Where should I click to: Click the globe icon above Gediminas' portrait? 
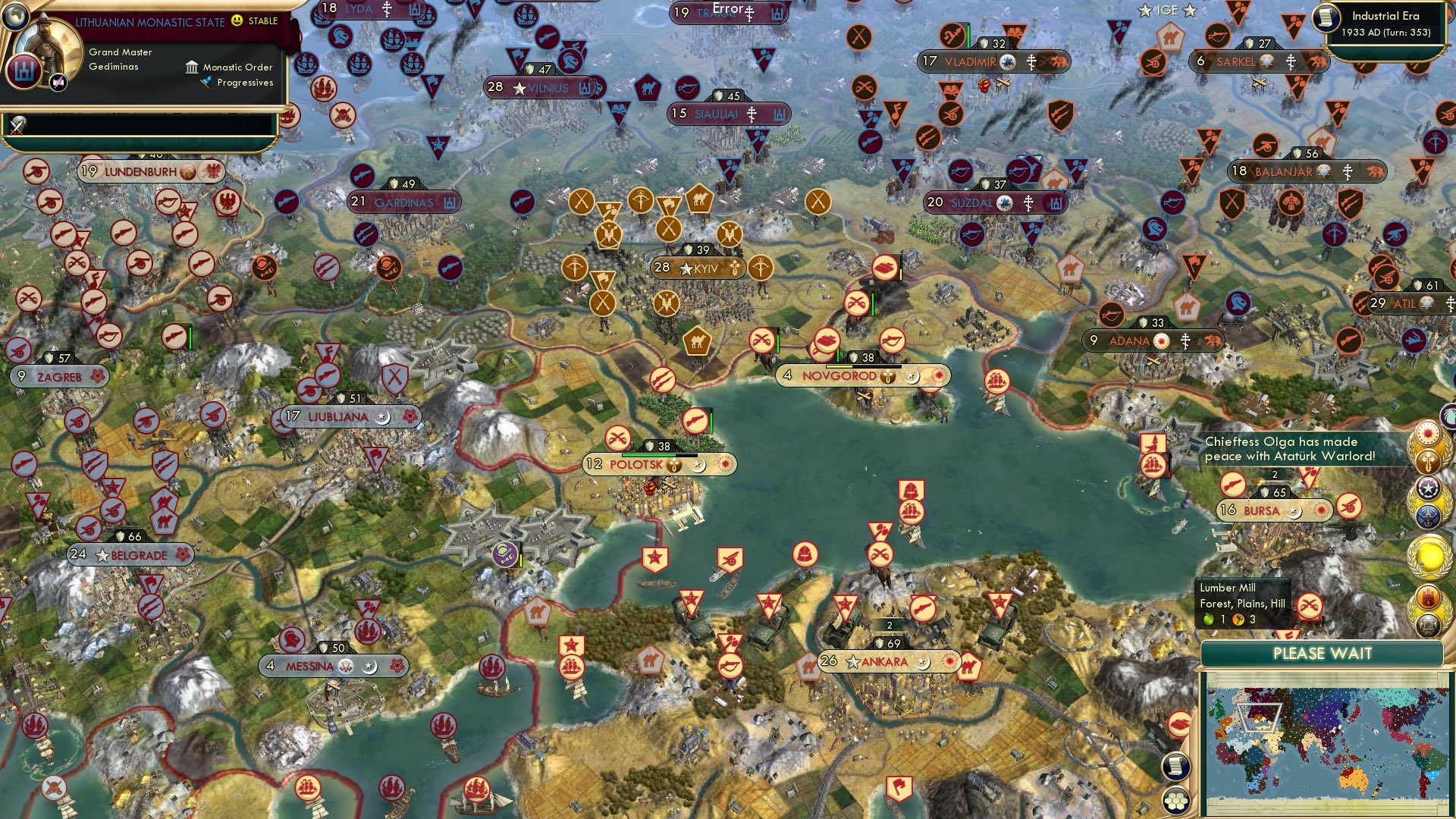(x=15, y=15)
